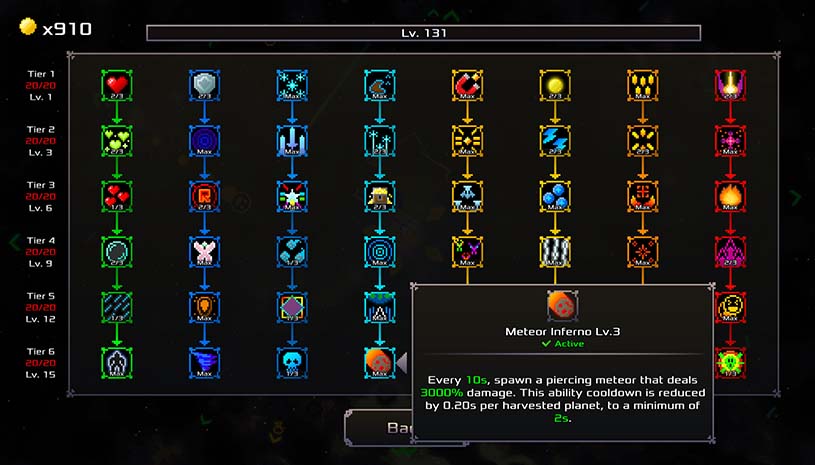Select the blue lightning bolts skill
The image size is (815, 465).
coord(554,140)
